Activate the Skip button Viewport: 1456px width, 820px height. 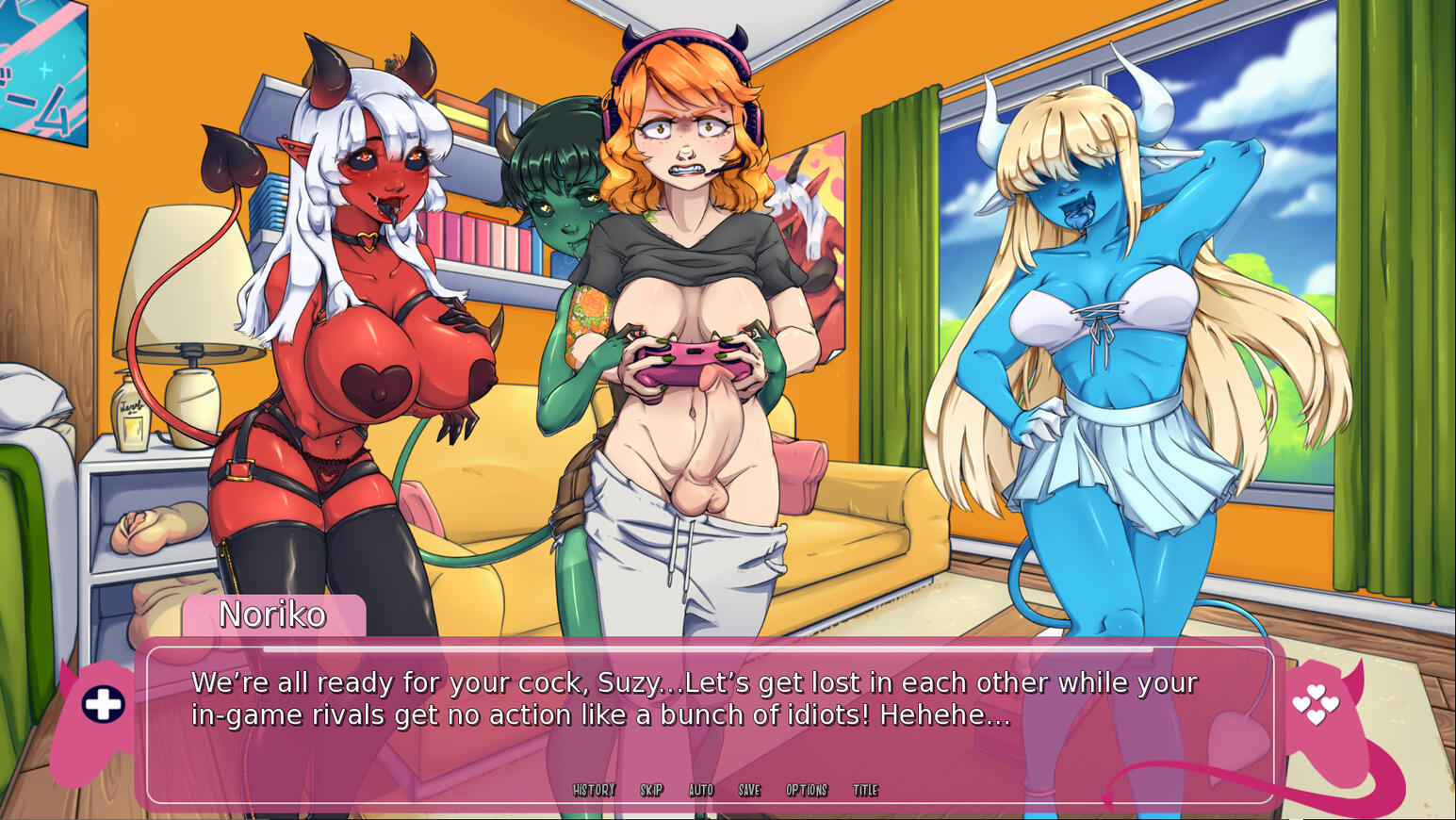click(x=651, y=790)
